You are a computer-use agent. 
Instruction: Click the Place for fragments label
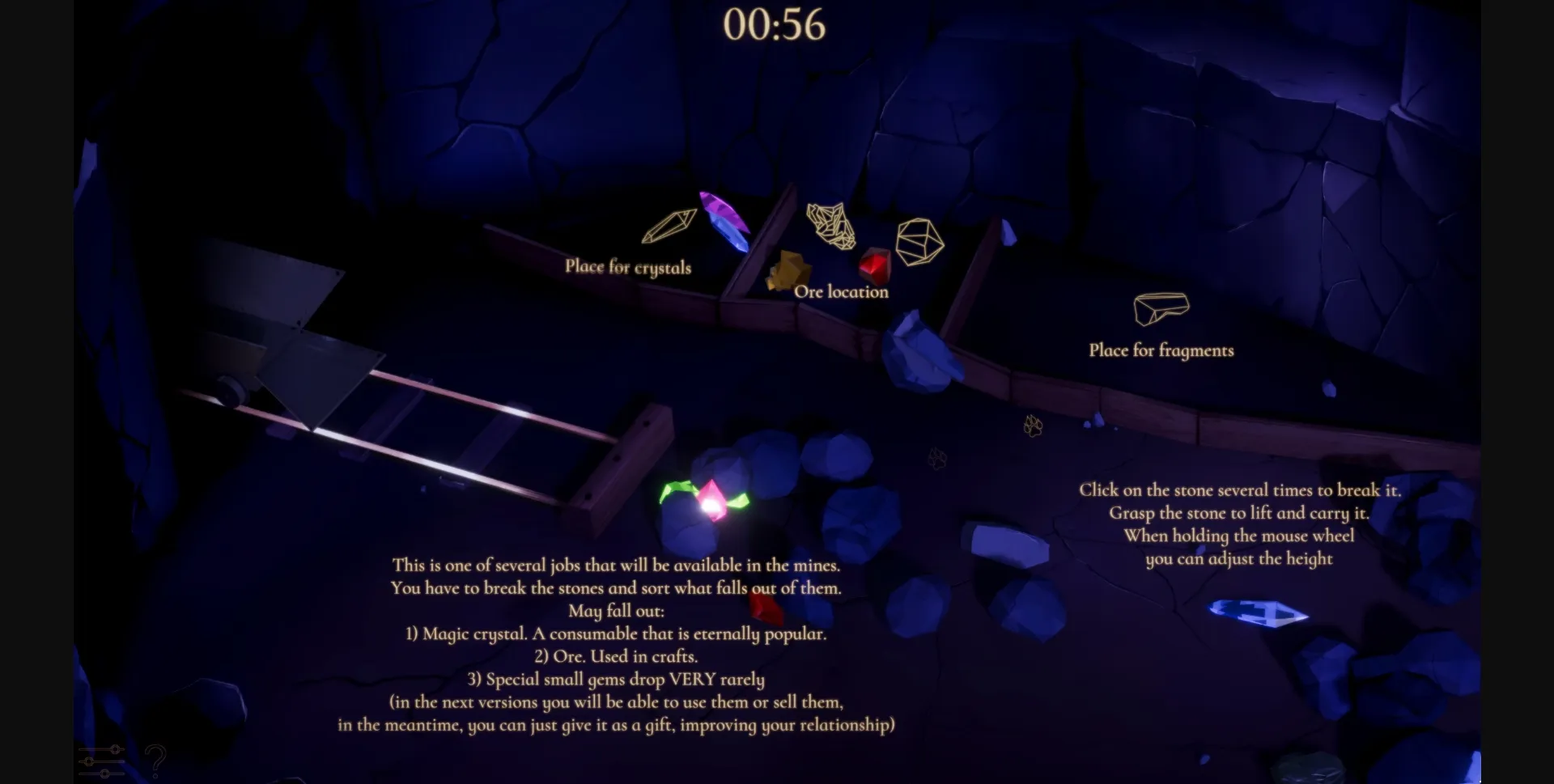pos(1161,350)
